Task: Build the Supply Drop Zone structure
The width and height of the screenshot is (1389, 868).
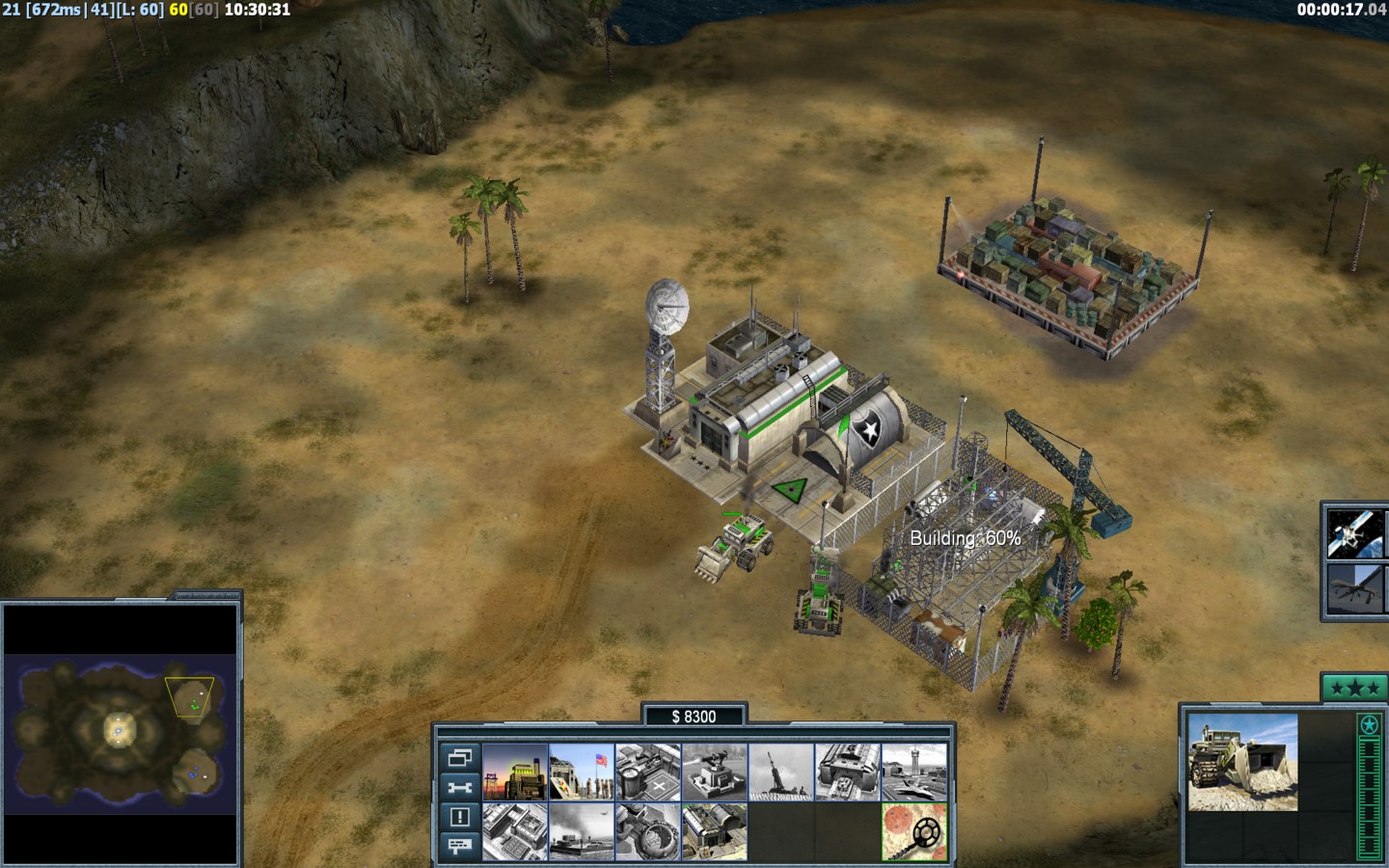Action: 582,831
